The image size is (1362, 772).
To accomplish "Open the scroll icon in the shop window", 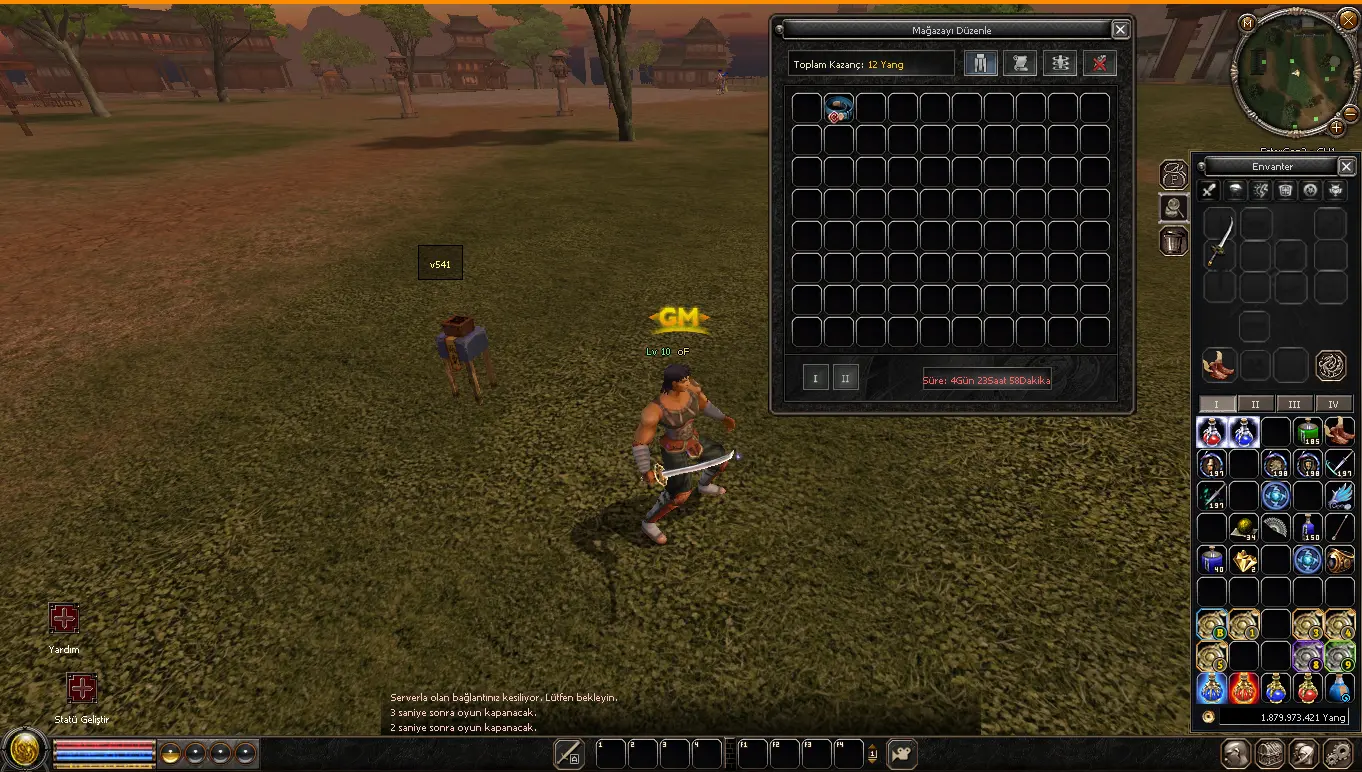I will click(x=1020, y=64).
